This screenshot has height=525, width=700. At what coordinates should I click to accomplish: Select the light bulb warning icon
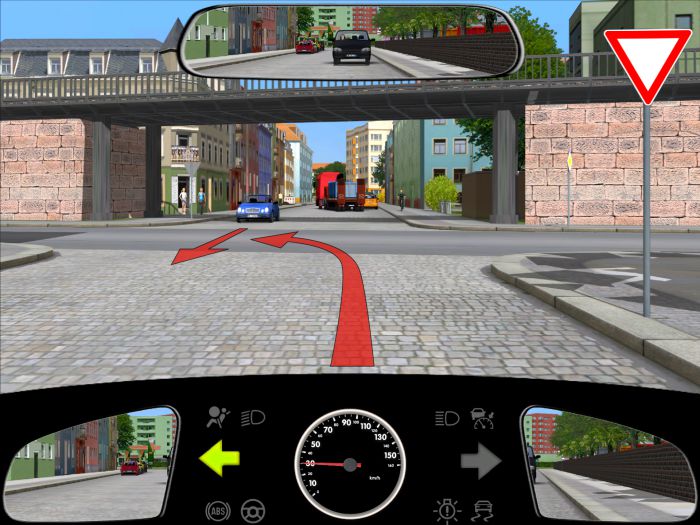[447, 510]
